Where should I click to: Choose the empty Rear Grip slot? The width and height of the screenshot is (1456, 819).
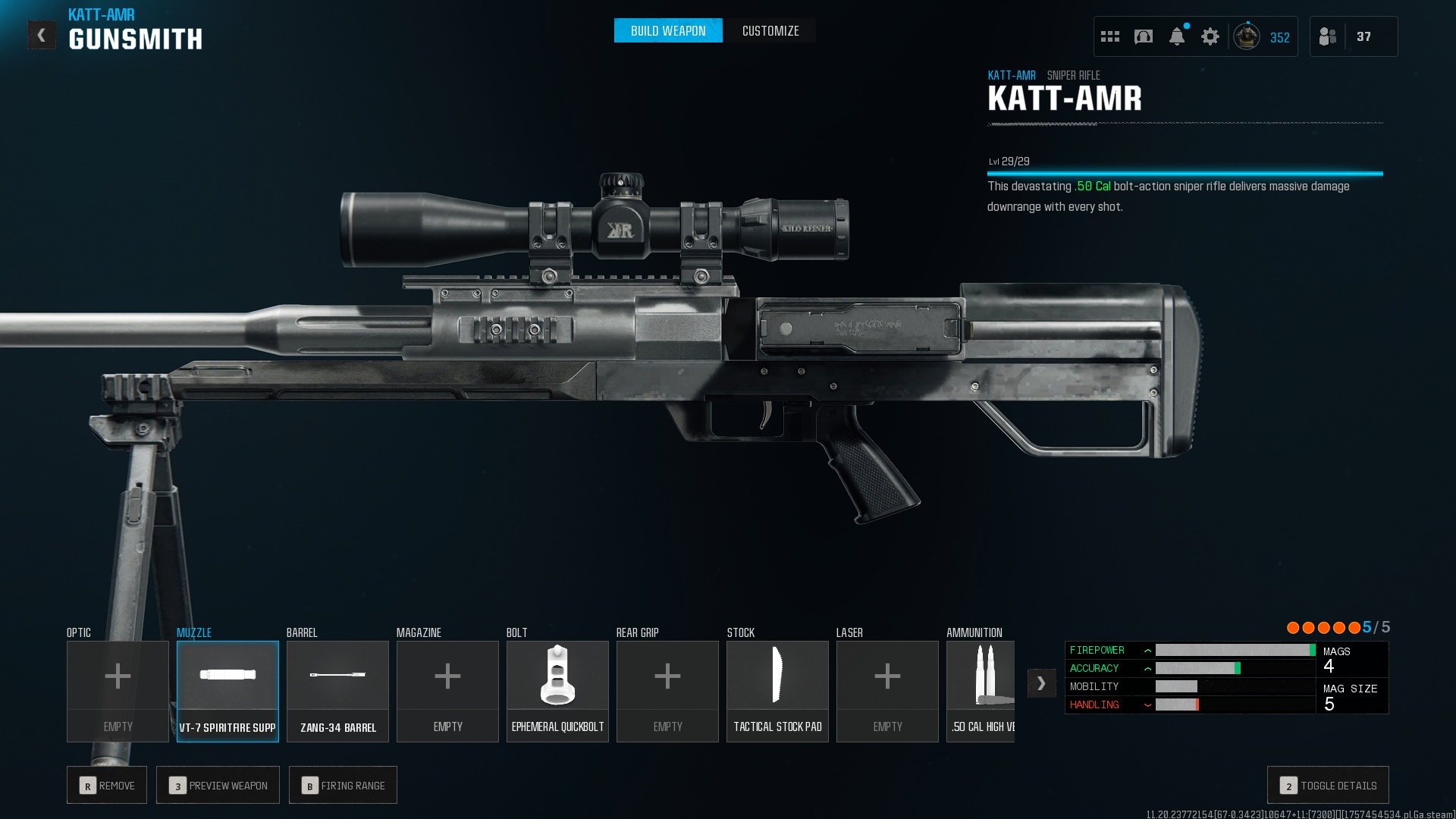pos(667,691)
